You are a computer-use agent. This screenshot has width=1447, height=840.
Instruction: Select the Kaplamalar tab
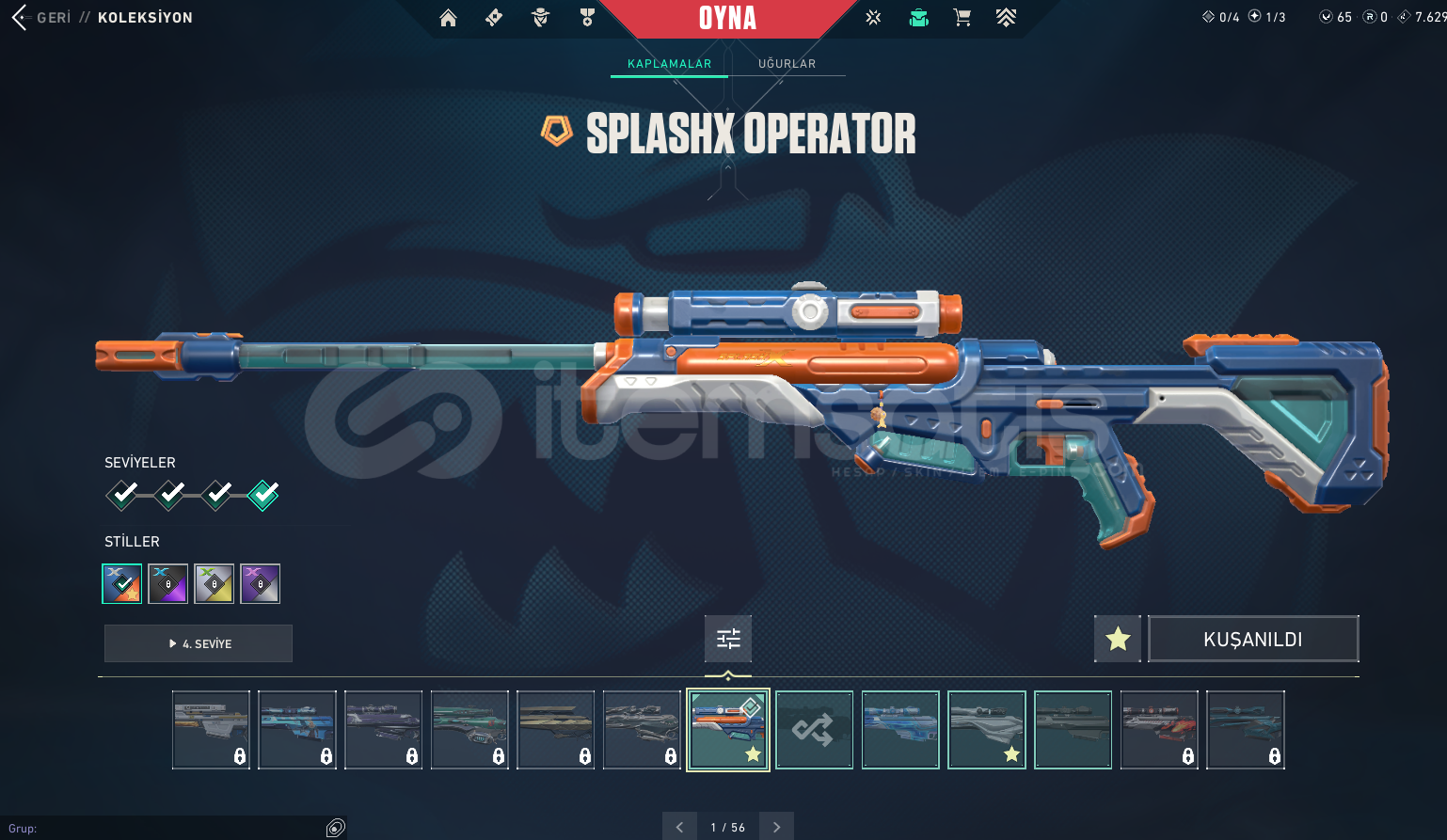click(x=669, y=64)
